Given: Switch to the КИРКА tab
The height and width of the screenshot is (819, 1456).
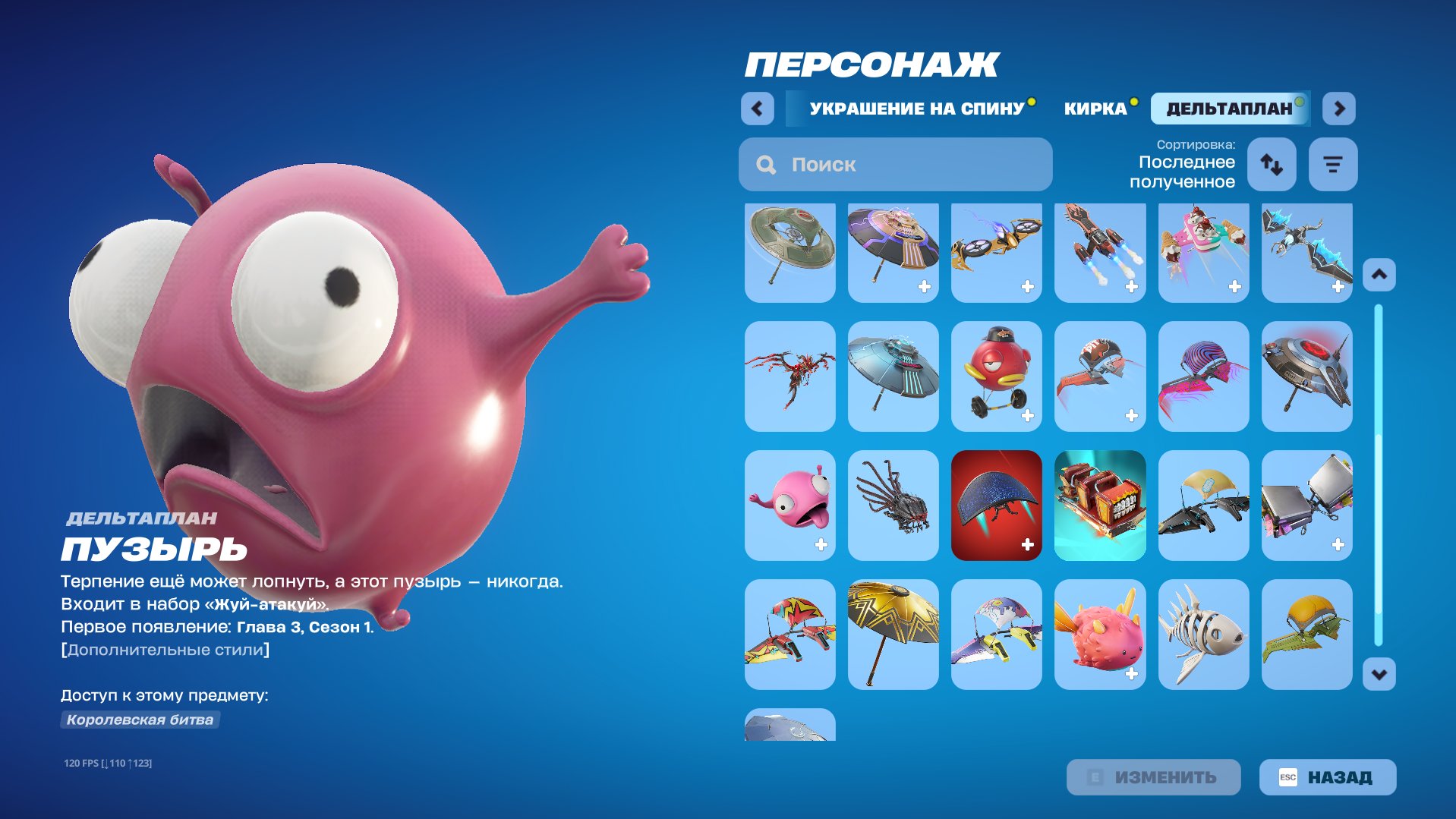Looking at the screenshot, I should [1095, 107].
